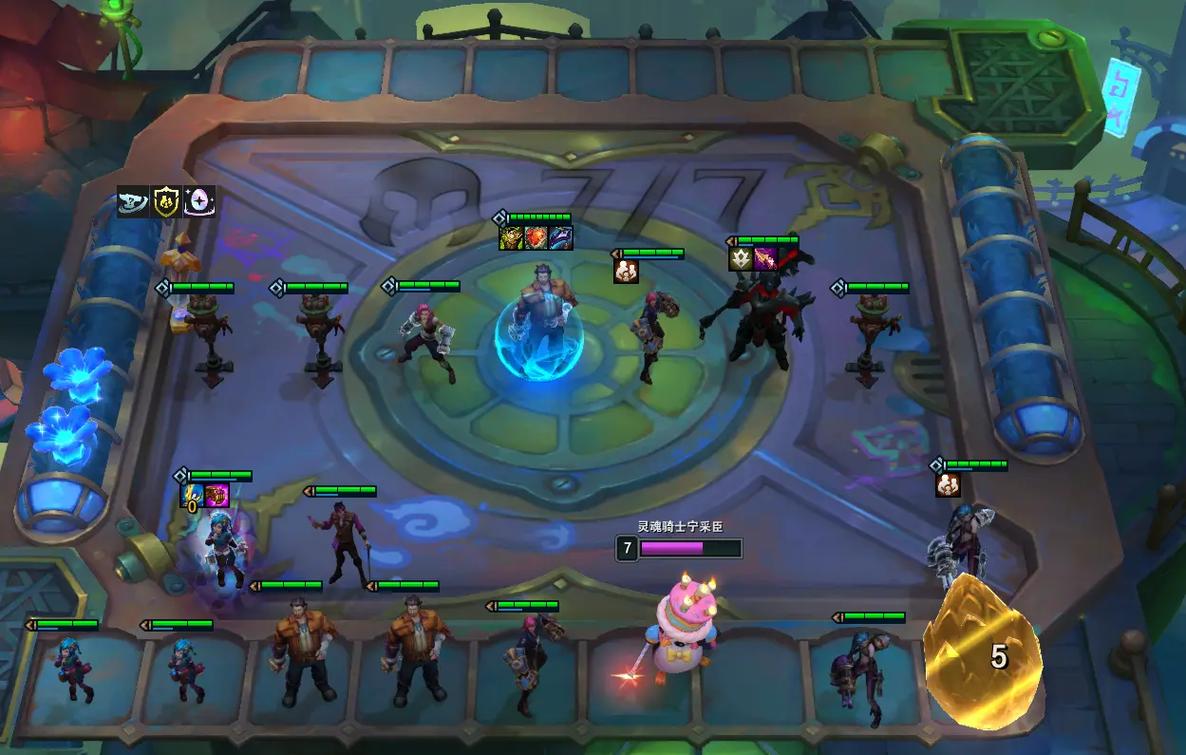
Task: View the blue blade item icon
Action: click(561, 238)
